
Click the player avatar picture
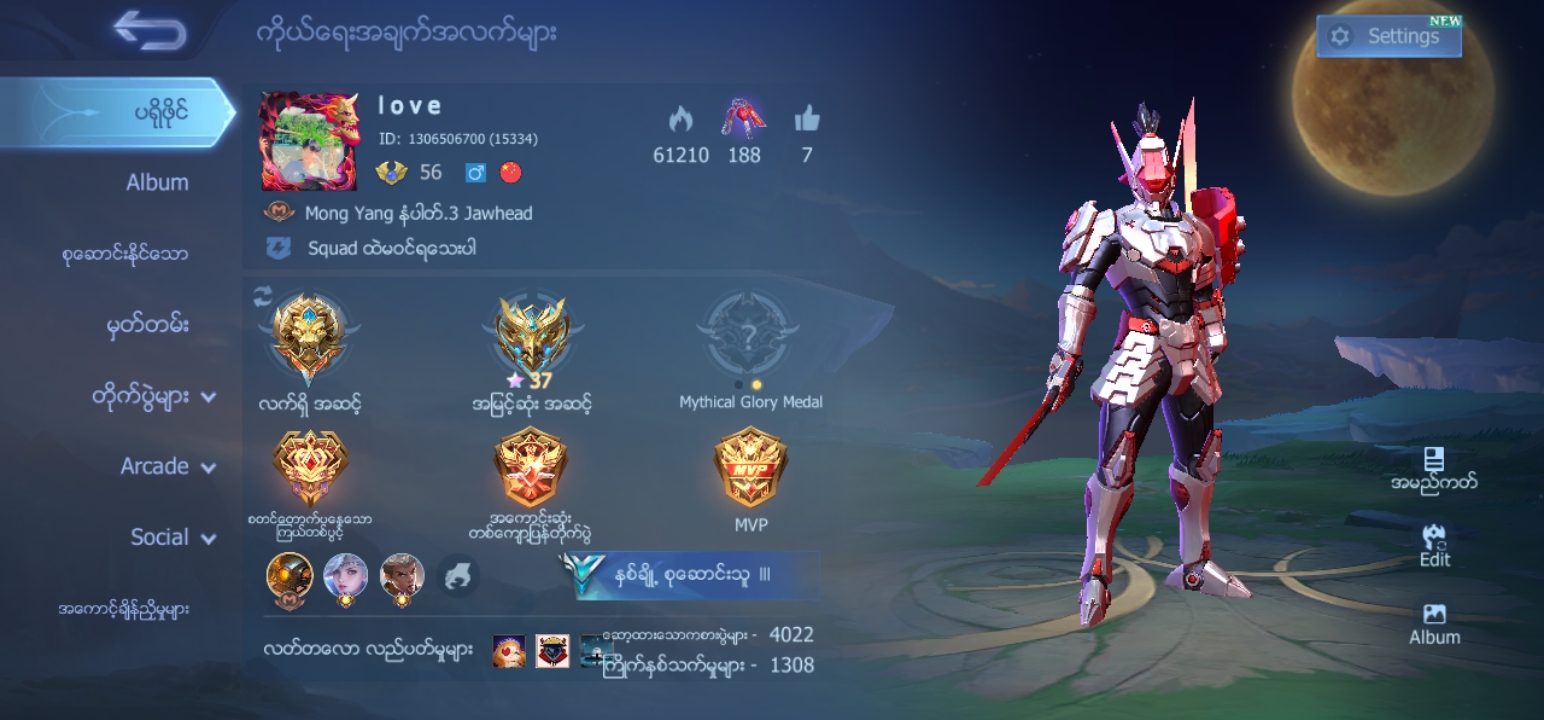tap(308, 141)
